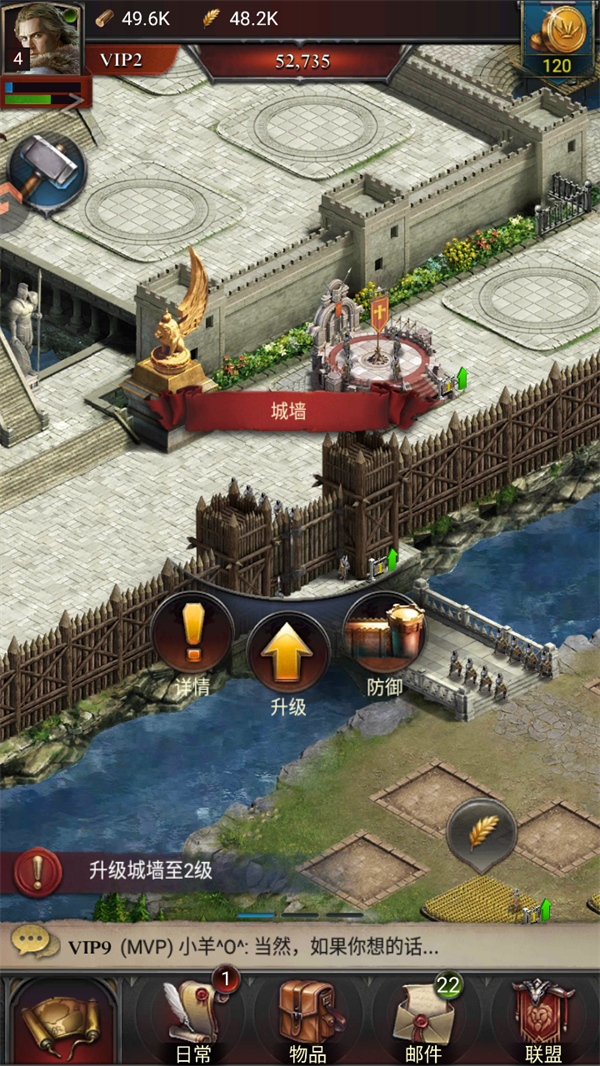
Task: Select the upgrade (升级) arrow button
Action: click(x=288, y=652)
